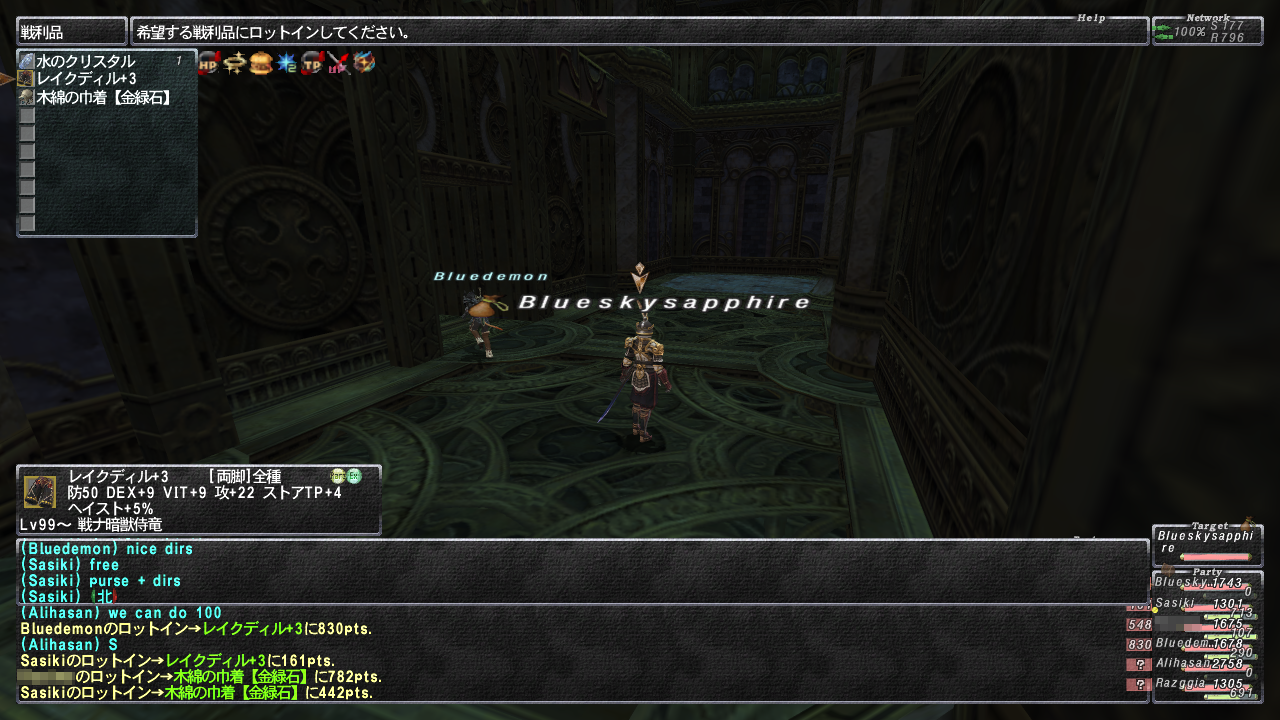Select the HP boost status icon
1280x720 pixels.
[209, 63]
